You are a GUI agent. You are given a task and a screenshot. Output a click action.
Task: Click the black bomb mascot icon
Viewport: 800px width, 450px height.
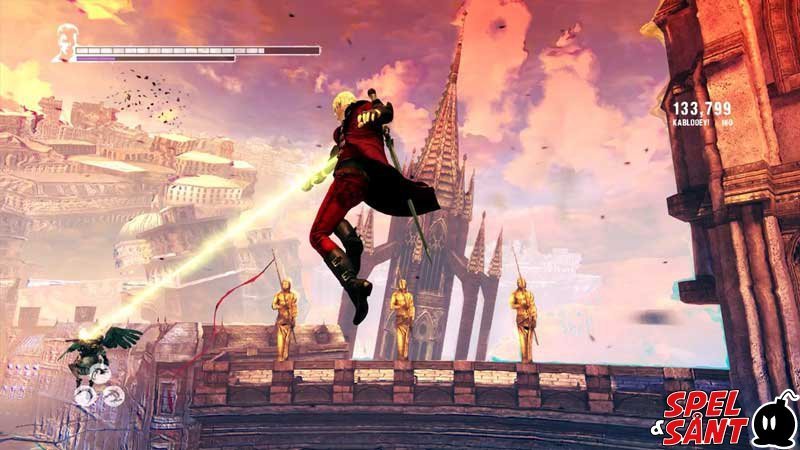[773, 423]
